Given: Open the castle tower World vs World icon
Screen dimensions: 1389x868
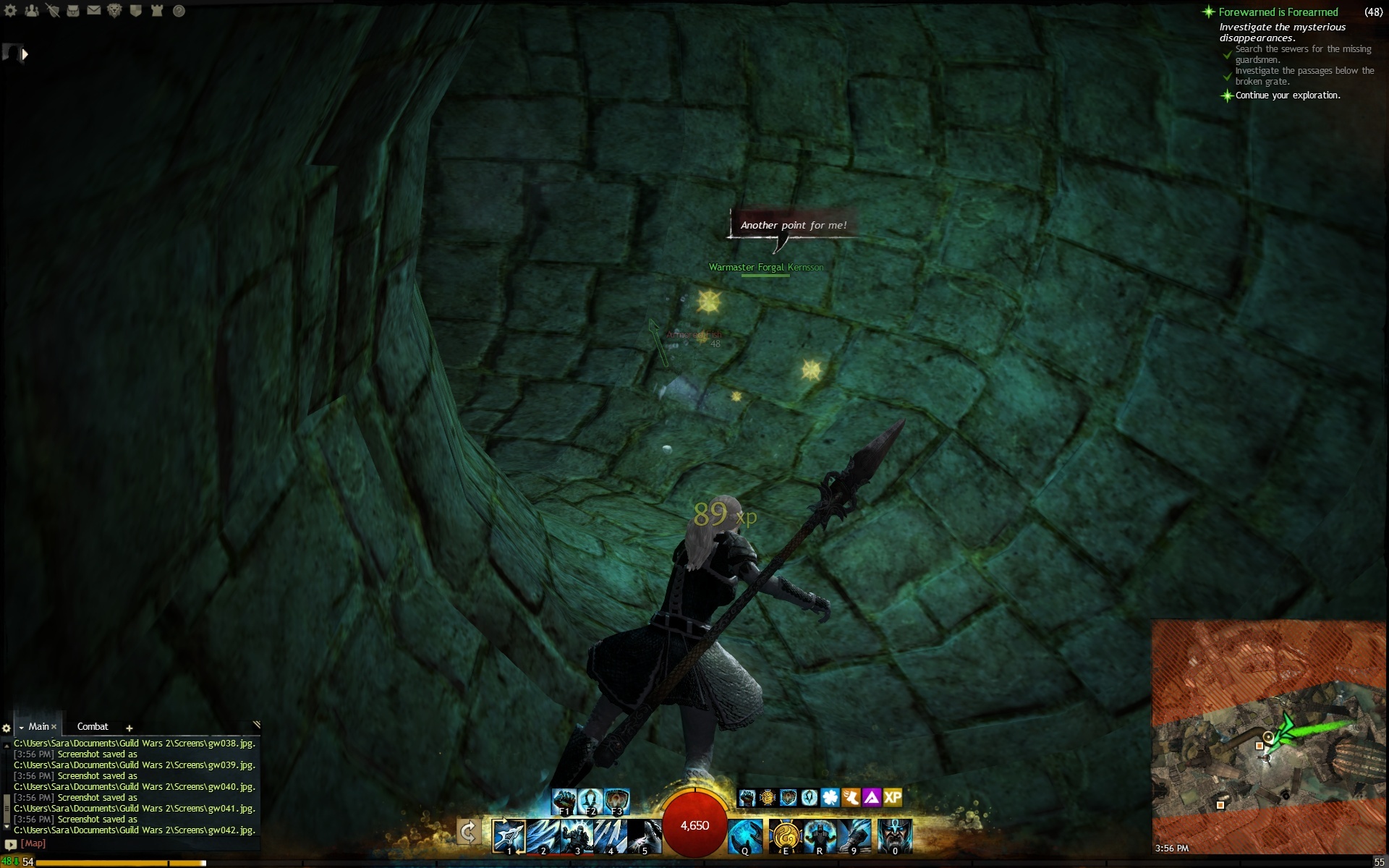Looking at the screenshot, I should pos(157,11).
